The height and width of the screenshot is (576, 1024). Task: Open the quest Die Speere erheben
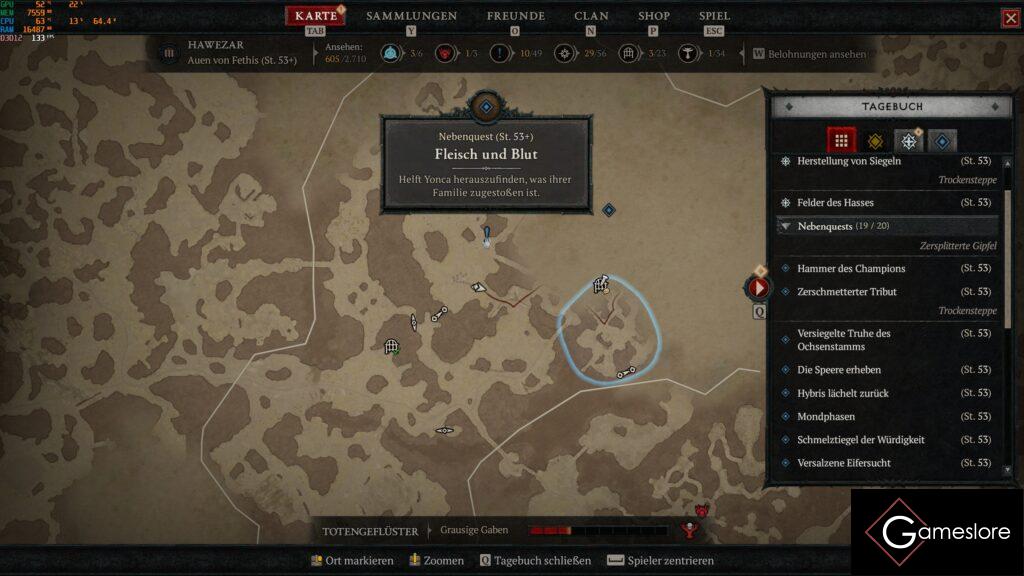(x=839, y=370)
